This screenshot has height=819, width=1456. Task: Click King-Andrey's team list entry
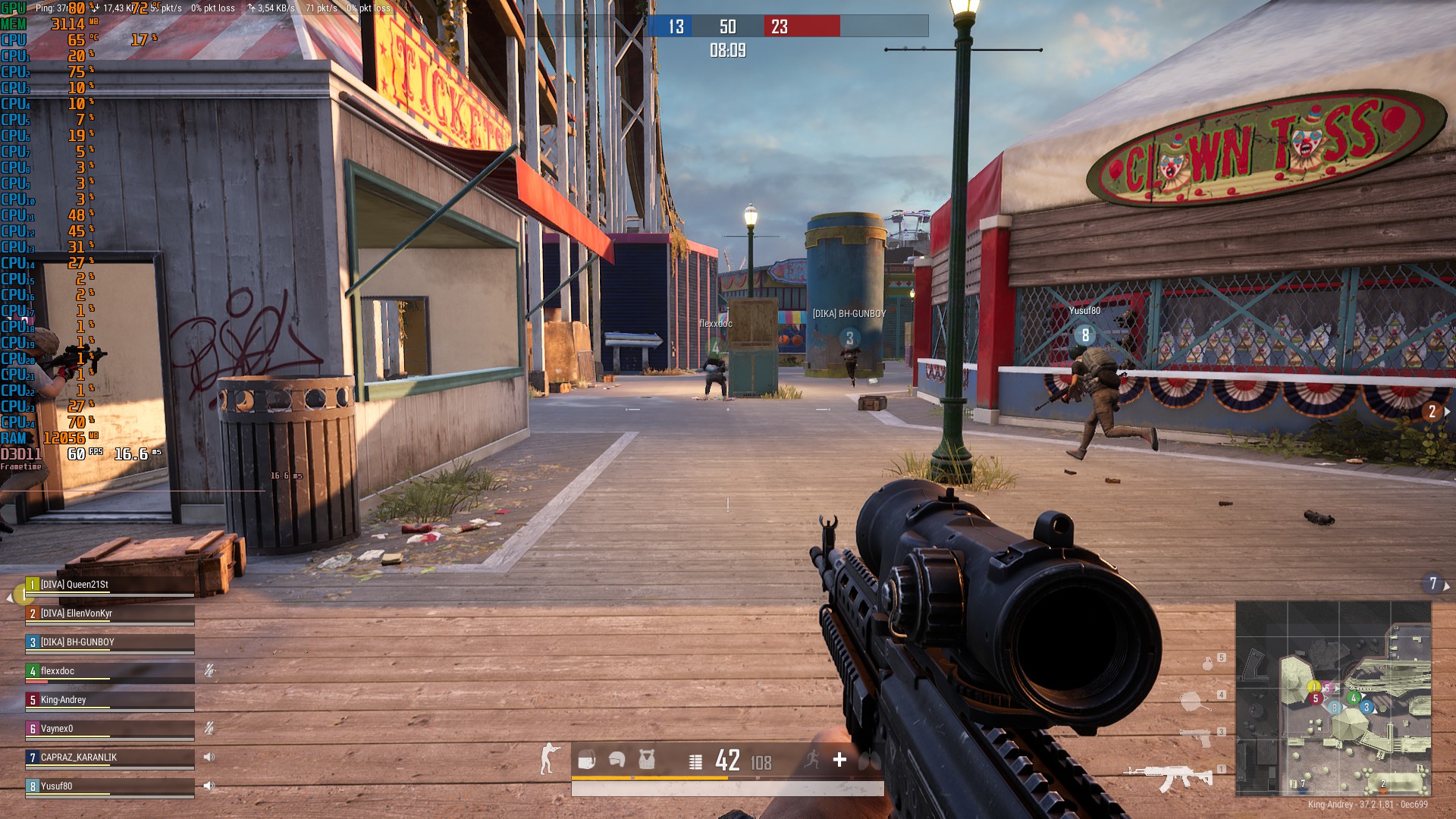pyautogui.click(x=110, y=700)
